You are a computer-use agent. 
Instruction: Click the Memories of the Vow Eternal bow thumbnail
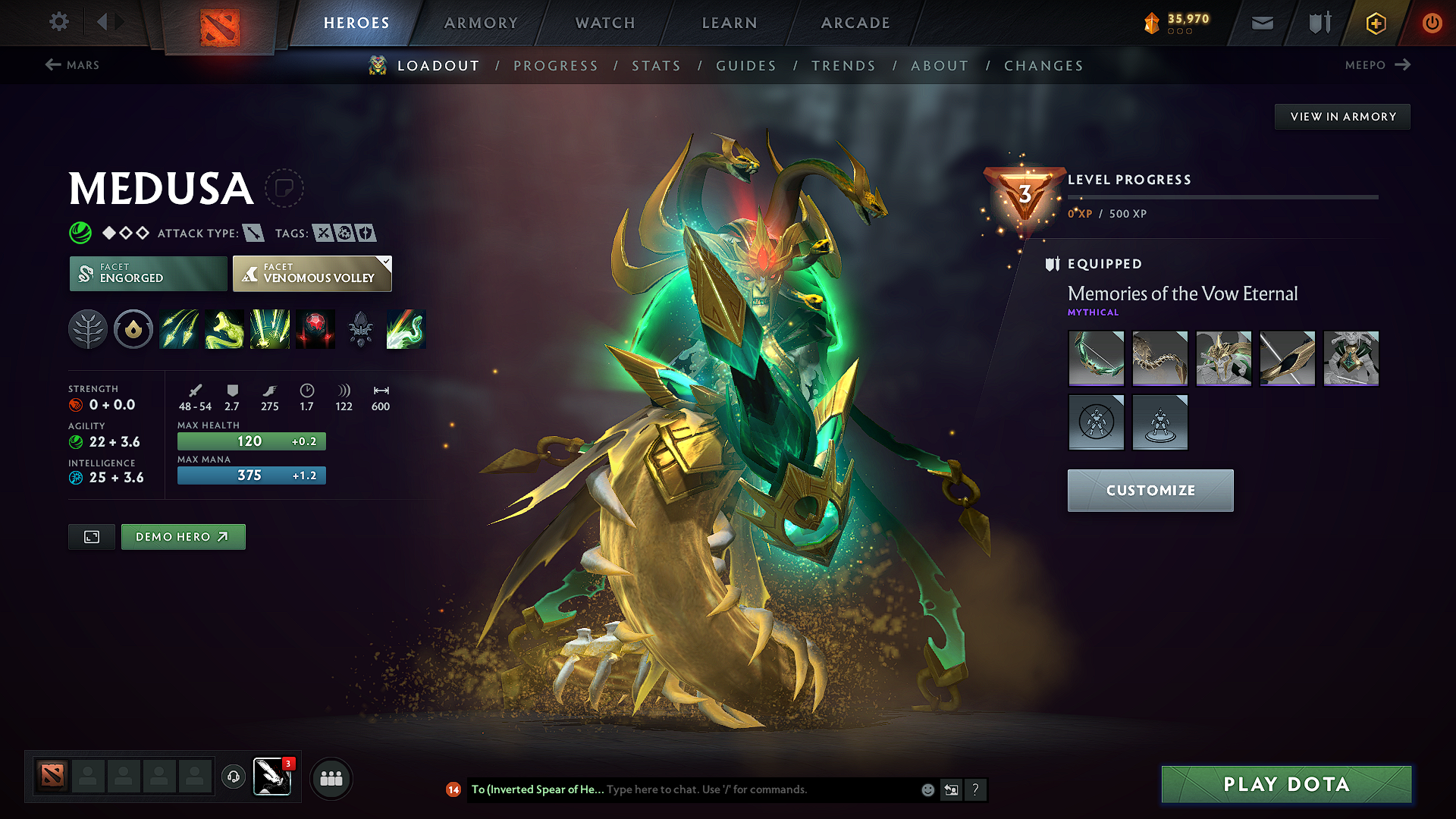1096,358
